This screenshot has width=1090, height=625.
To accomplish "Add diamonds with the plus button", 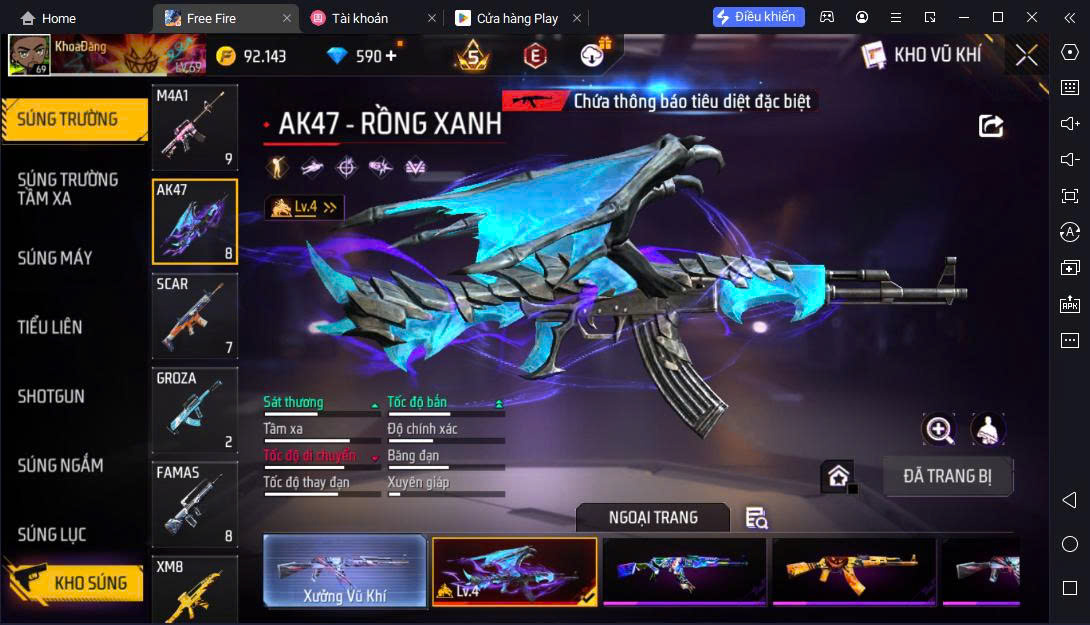I will [390, 56].
